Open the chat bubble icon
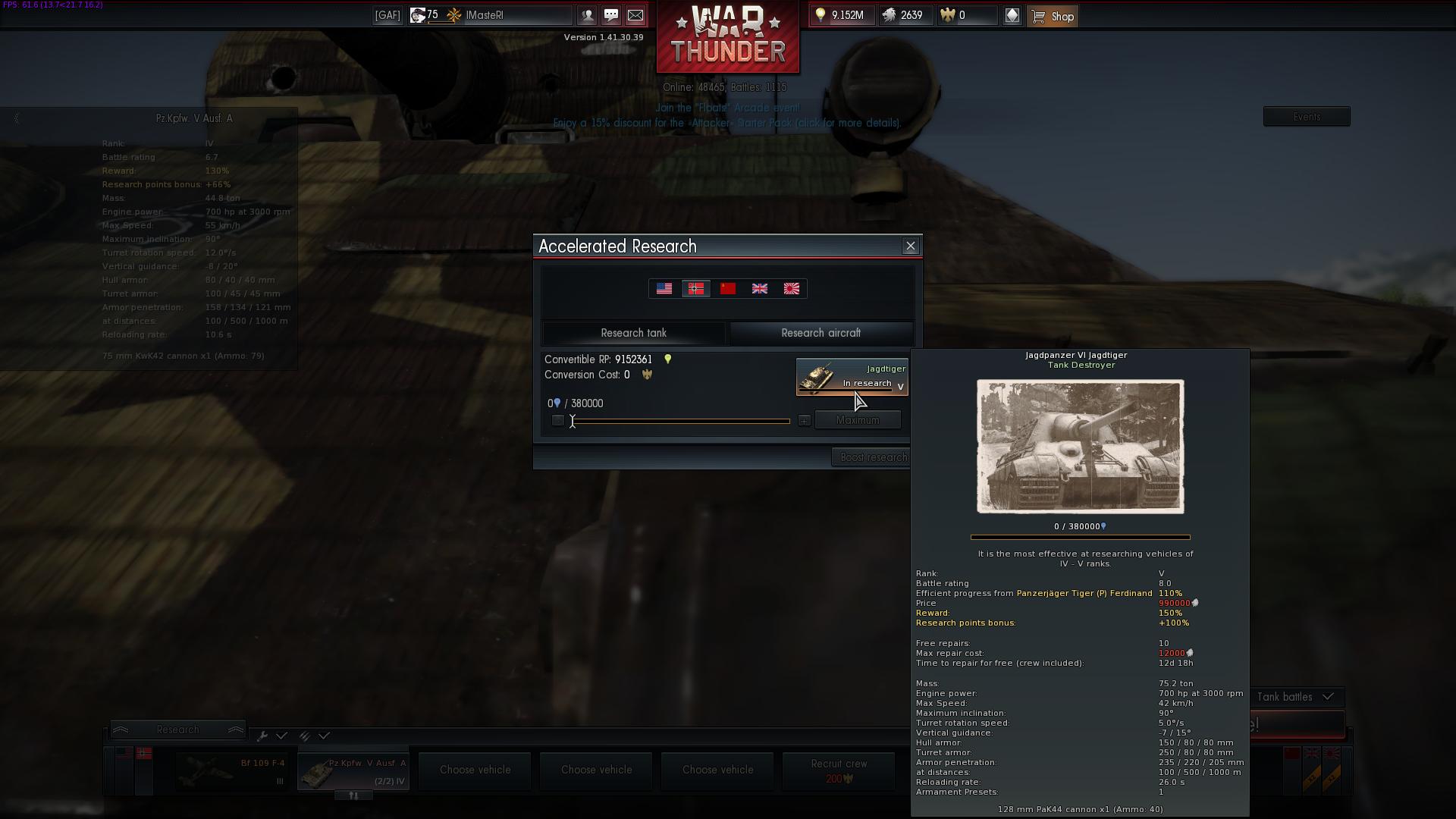This screenshot has height=819, width=1456. [611, 15]
